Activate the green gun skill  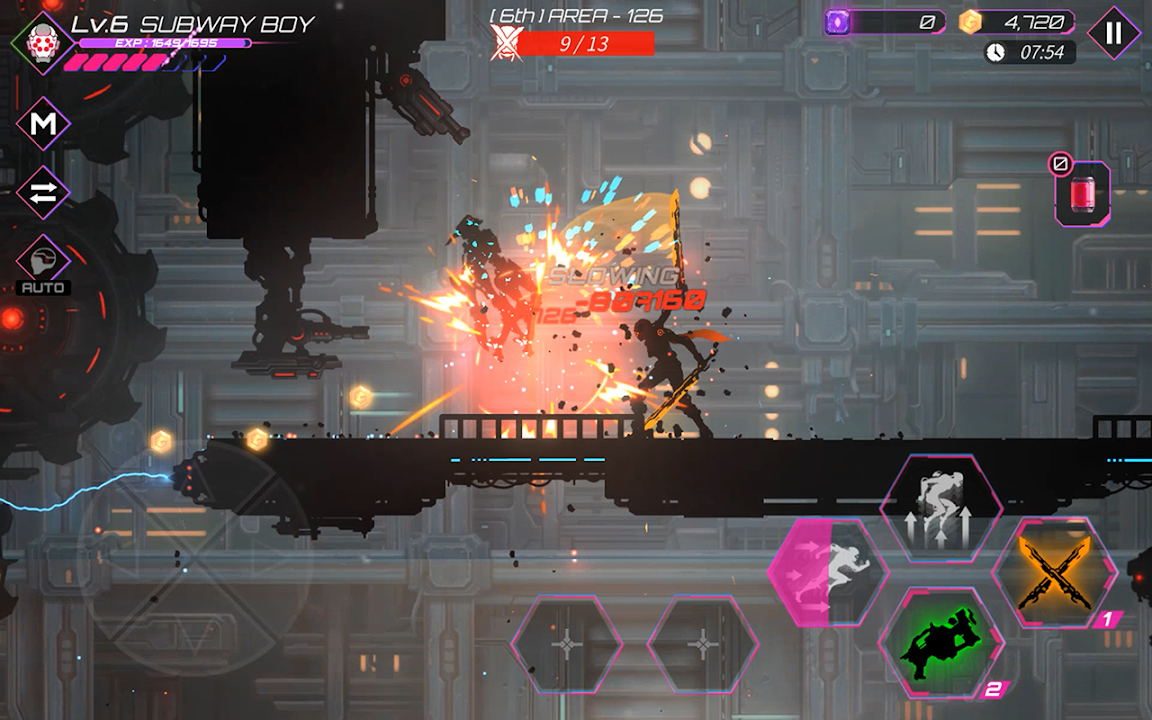(940, 640)
